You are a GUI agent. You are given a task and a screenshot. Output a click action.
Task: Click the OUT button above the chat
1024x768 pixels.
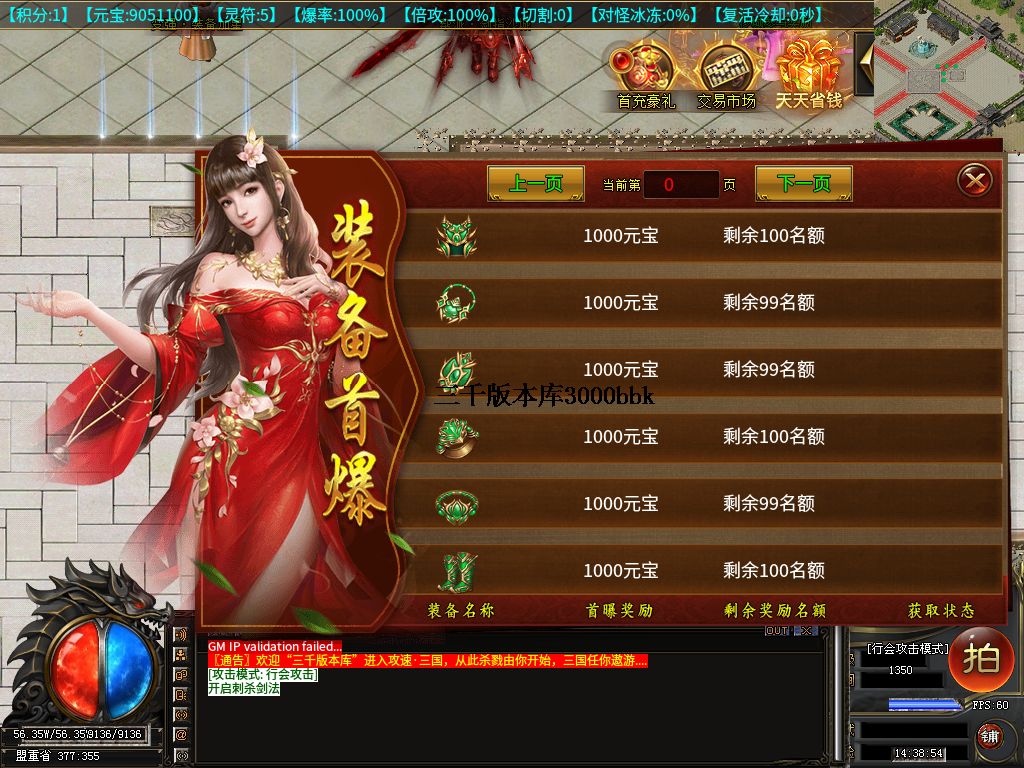777,631
